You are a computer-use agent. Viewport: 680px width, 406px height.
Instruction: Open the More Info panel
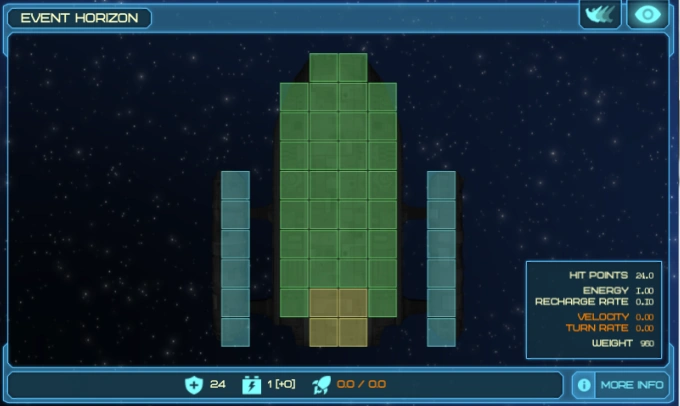pyautogui.click(x=620, y=384)
